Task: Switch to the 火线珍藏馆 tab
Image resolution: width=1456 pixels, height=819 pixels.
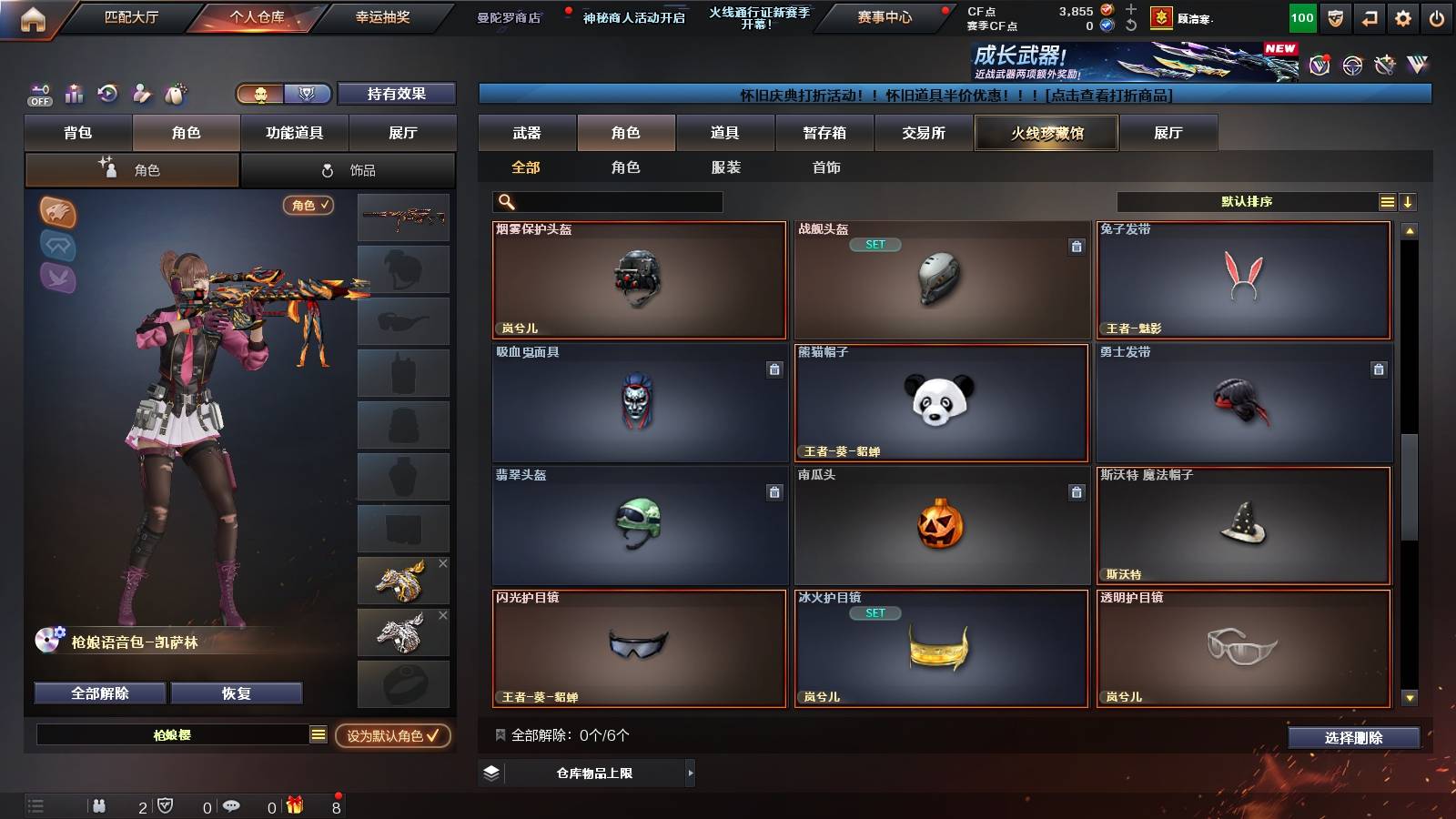Action: tap(1046, 133)
